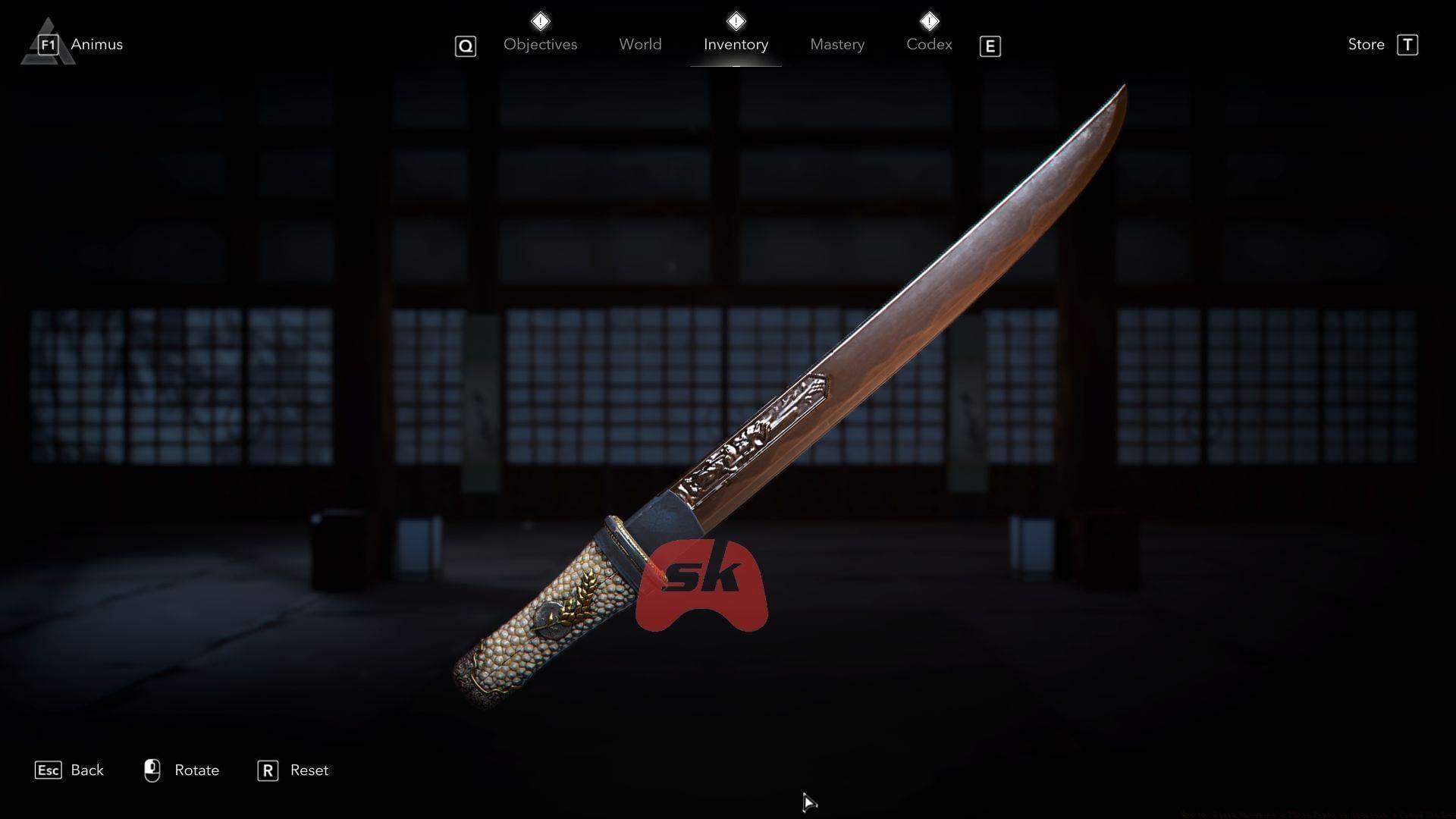The image size is (1456, 819).
Task: Click the mouse Rotate icon
Action: click(x=152, y=770)
